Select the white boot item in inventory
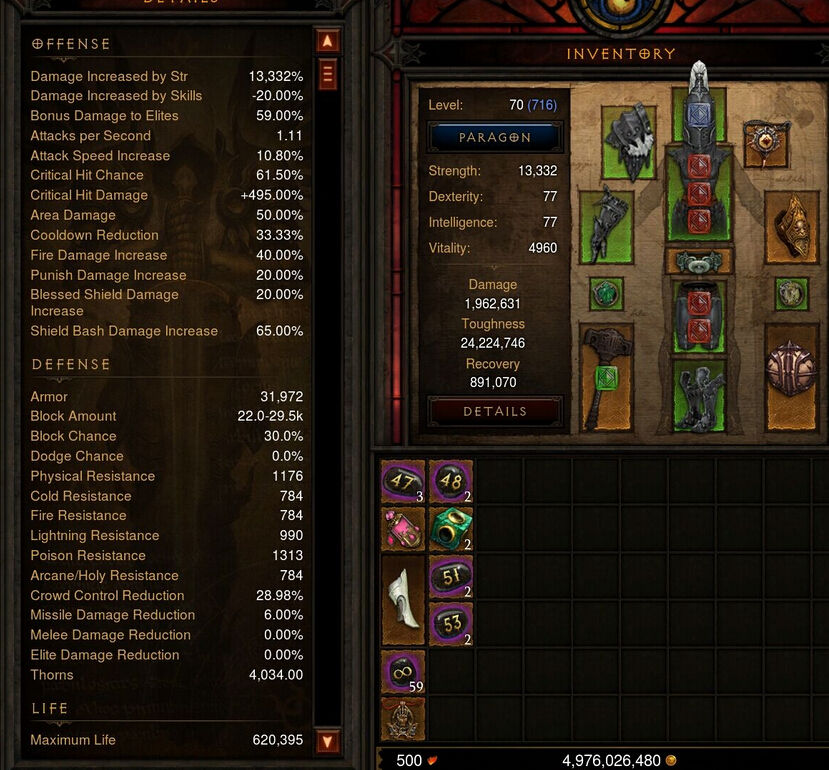This screenshot has width=829, height=770. pyautogui.click(x=403, y=600)
